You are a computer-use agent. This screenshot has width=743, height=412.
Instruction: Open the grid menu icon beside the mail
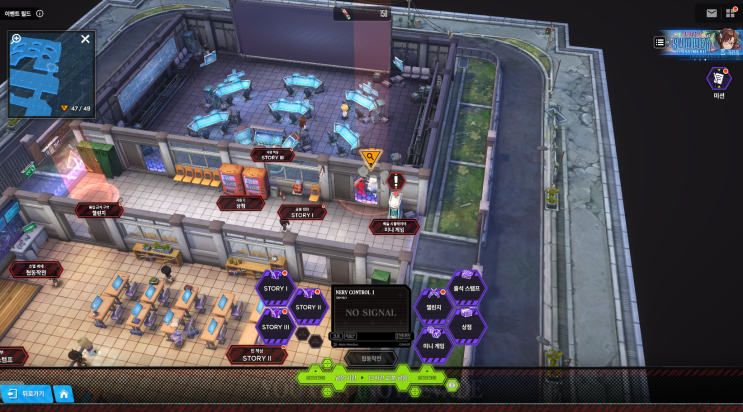(x=729, y=13)
